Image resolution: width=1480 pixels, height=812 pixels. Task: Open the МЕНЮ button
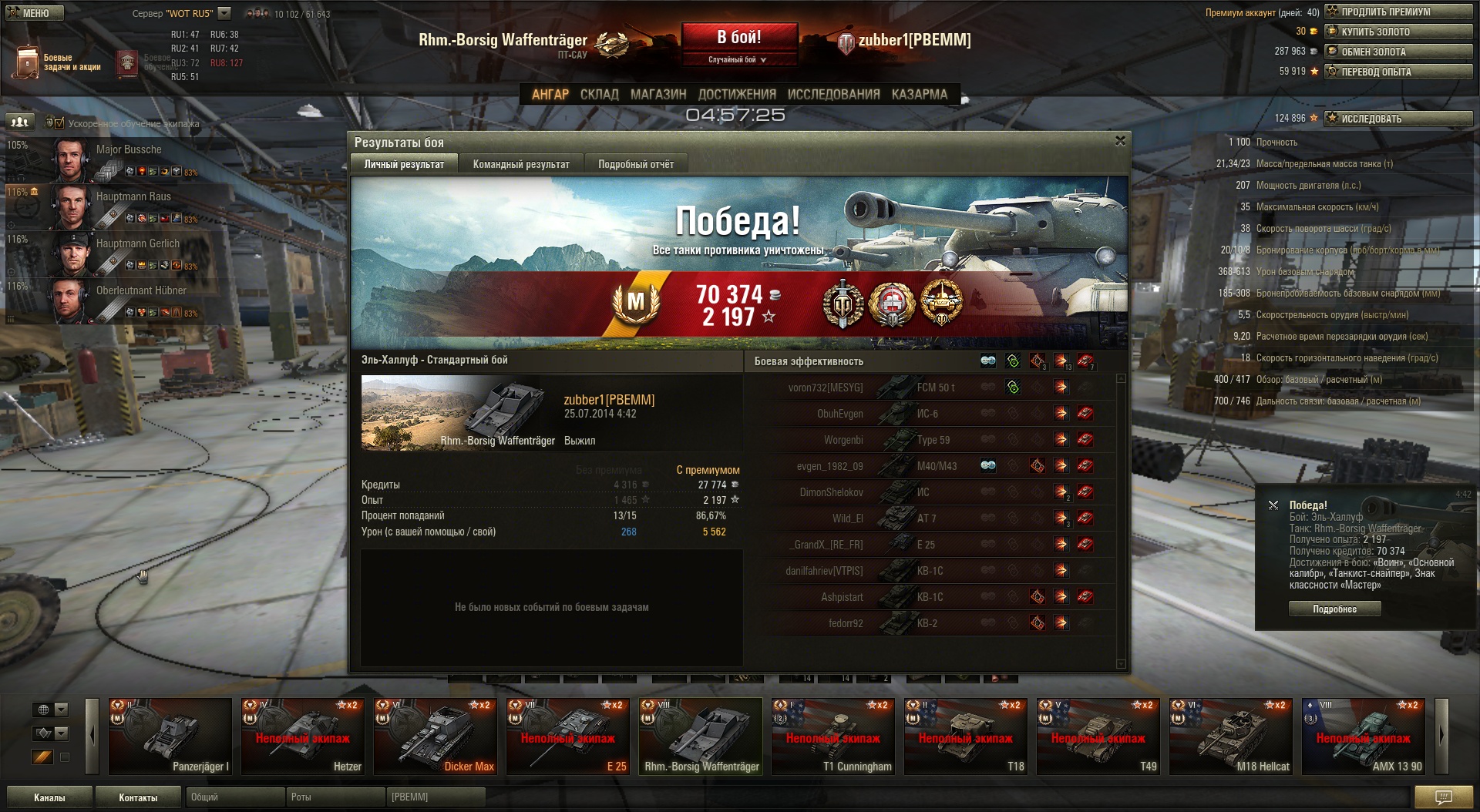(35, 13)
